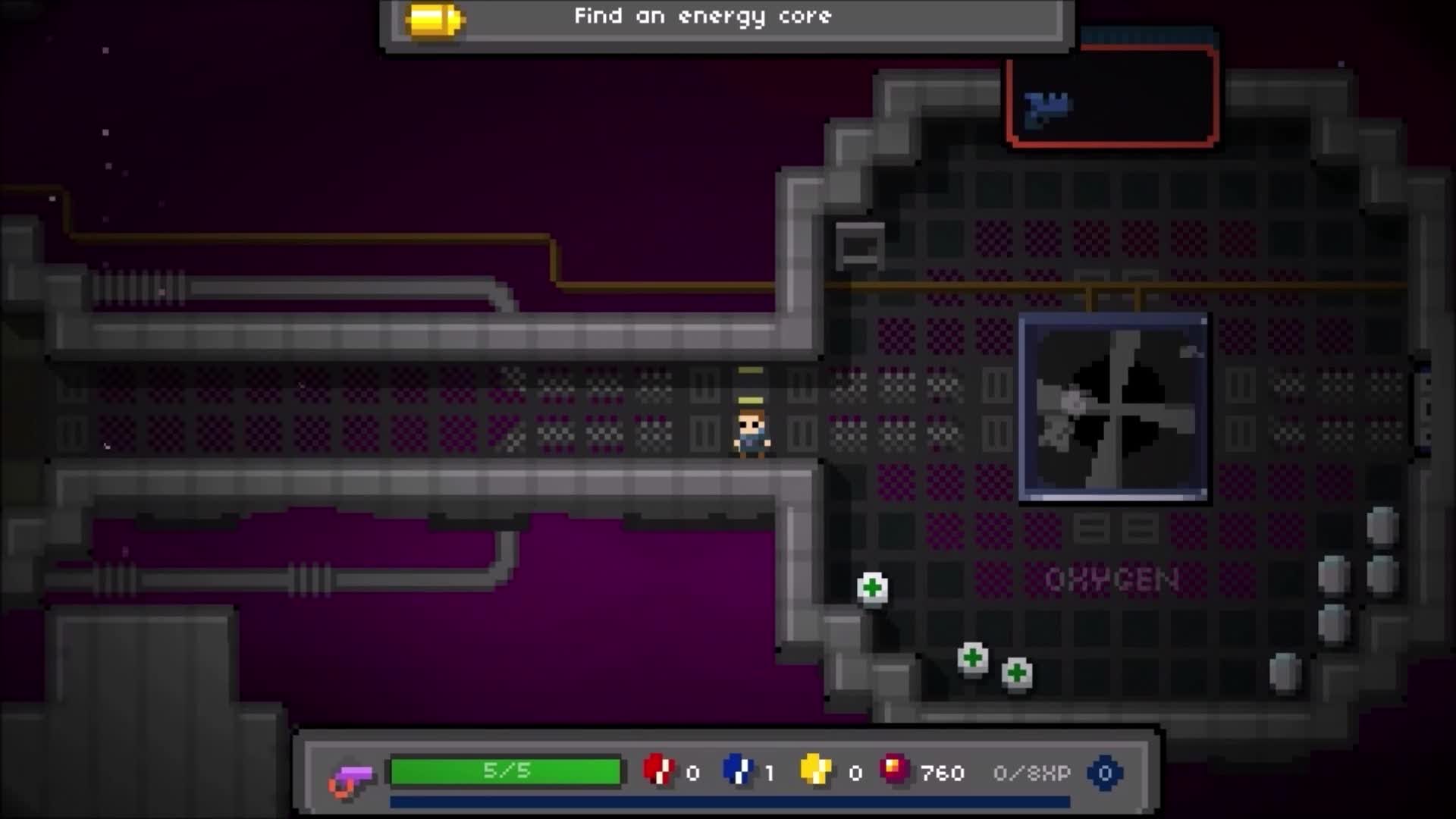Click the player character sprite
The width and height of the screenshot is (1456, 819).
pos(749,435)
